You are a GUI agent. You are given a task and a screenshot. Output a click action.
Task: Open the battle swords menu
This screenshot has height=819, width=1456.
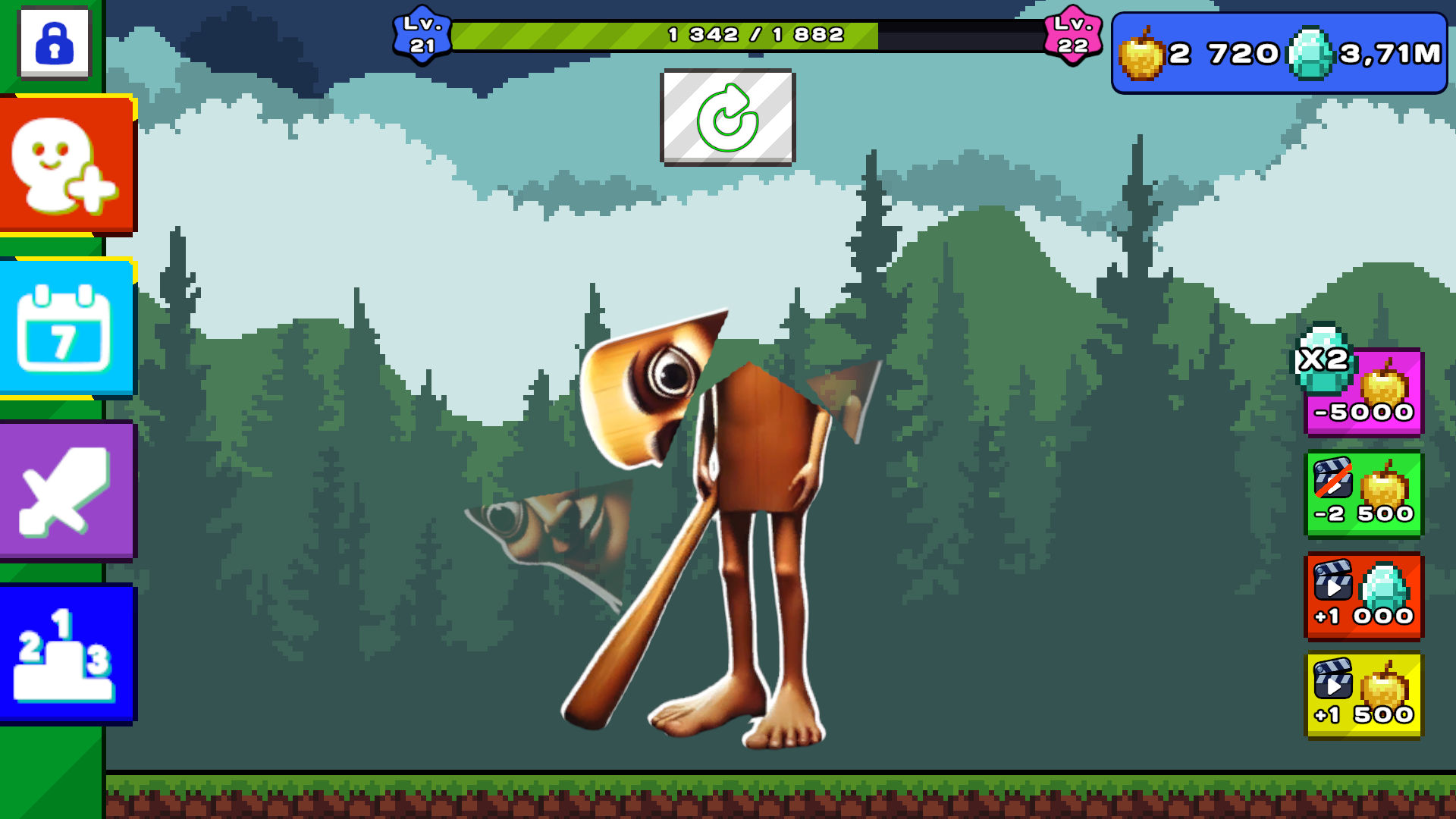[x=67, y=491]
